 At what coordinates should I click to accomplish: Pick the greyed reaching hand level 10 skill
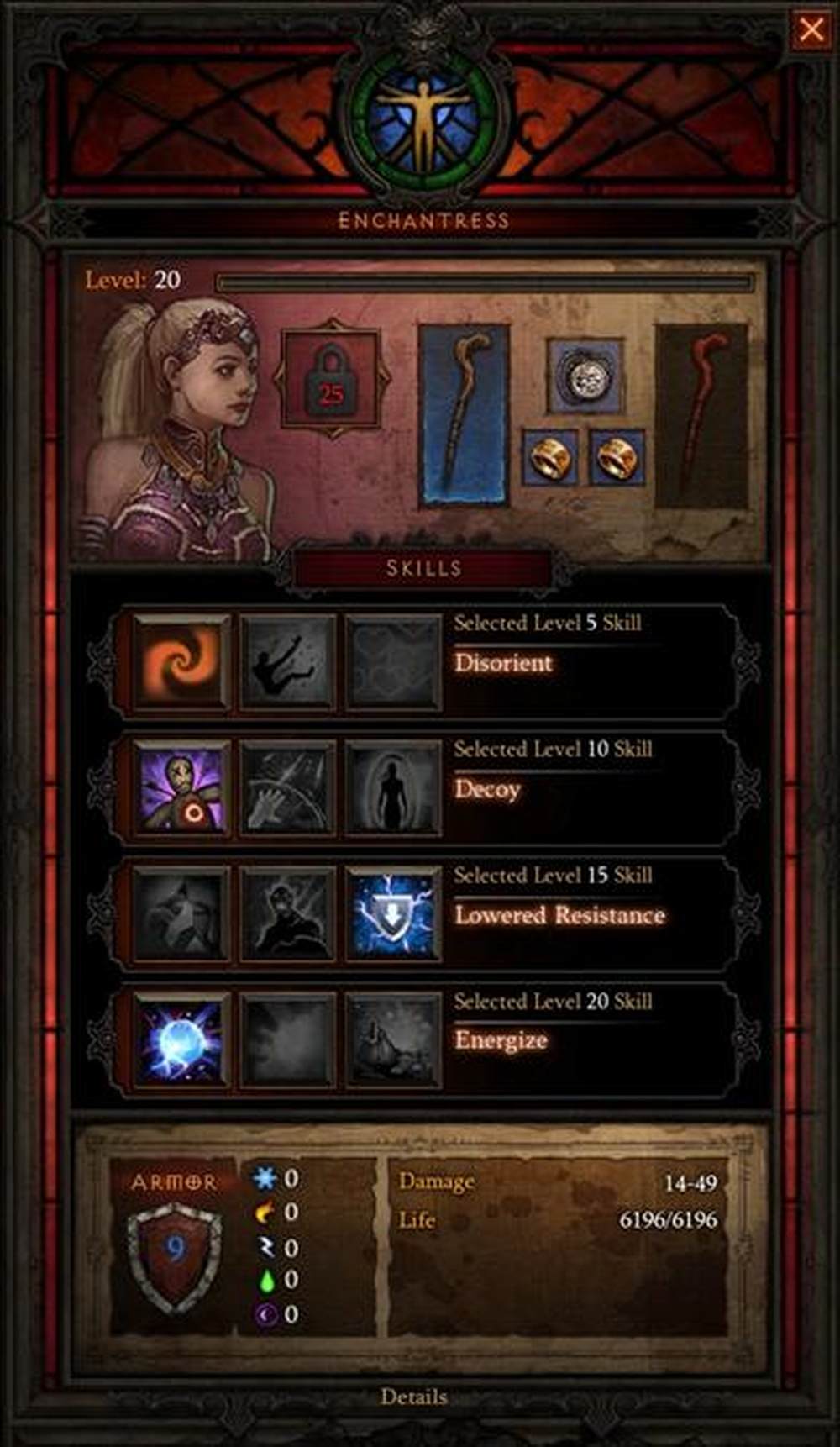click(x=287, y=788)
